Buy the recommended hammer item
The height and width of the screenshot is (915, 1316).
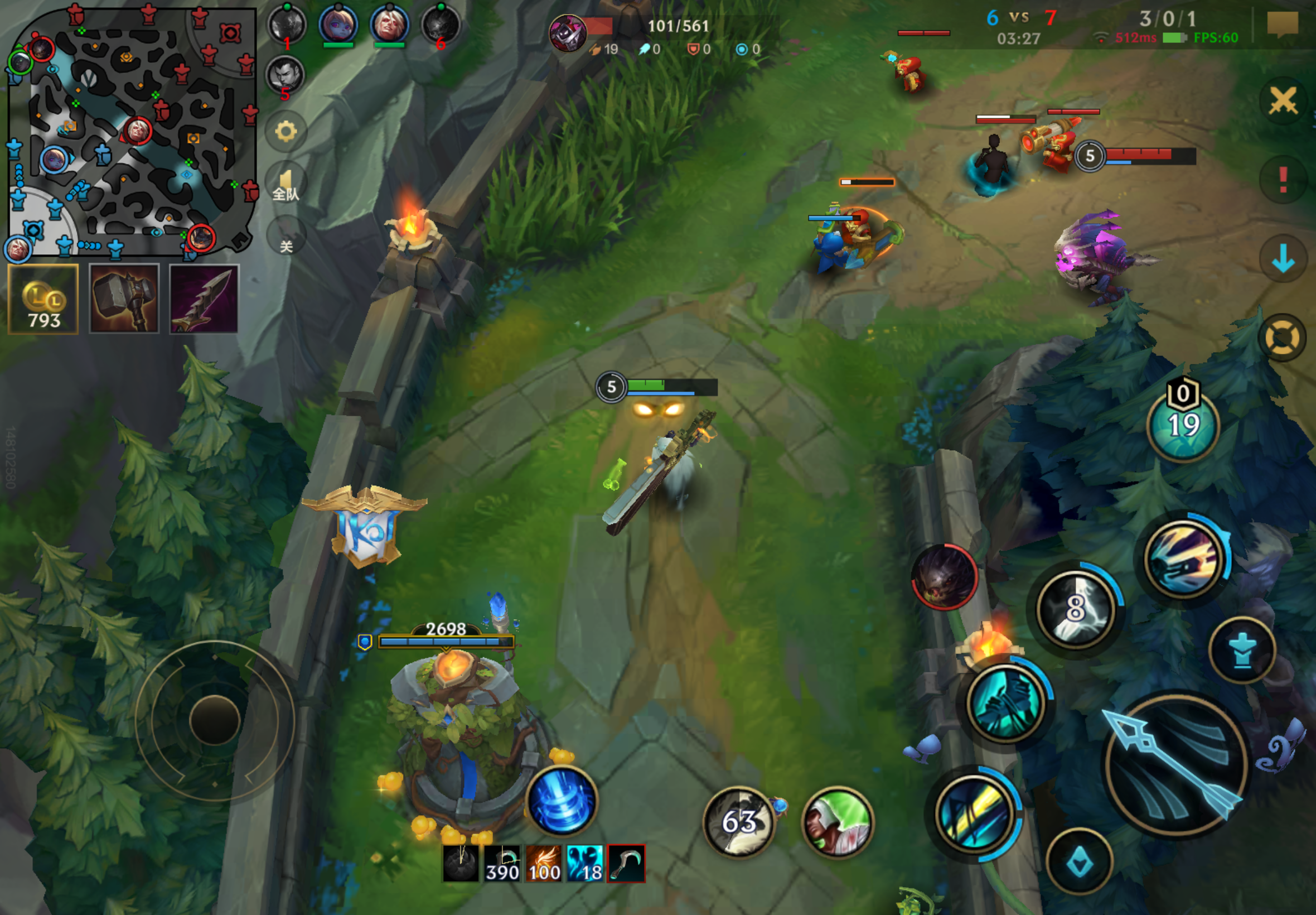tap(124, 299)
